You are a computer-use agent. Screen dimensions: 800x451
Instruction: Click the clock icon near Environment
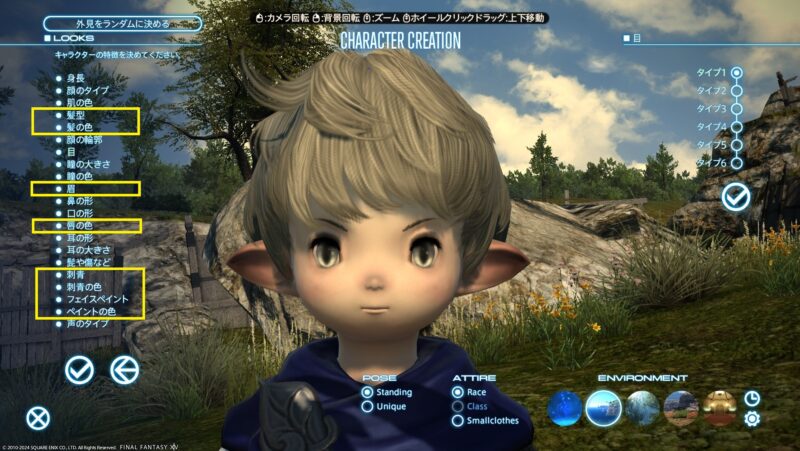click(752, 398)
